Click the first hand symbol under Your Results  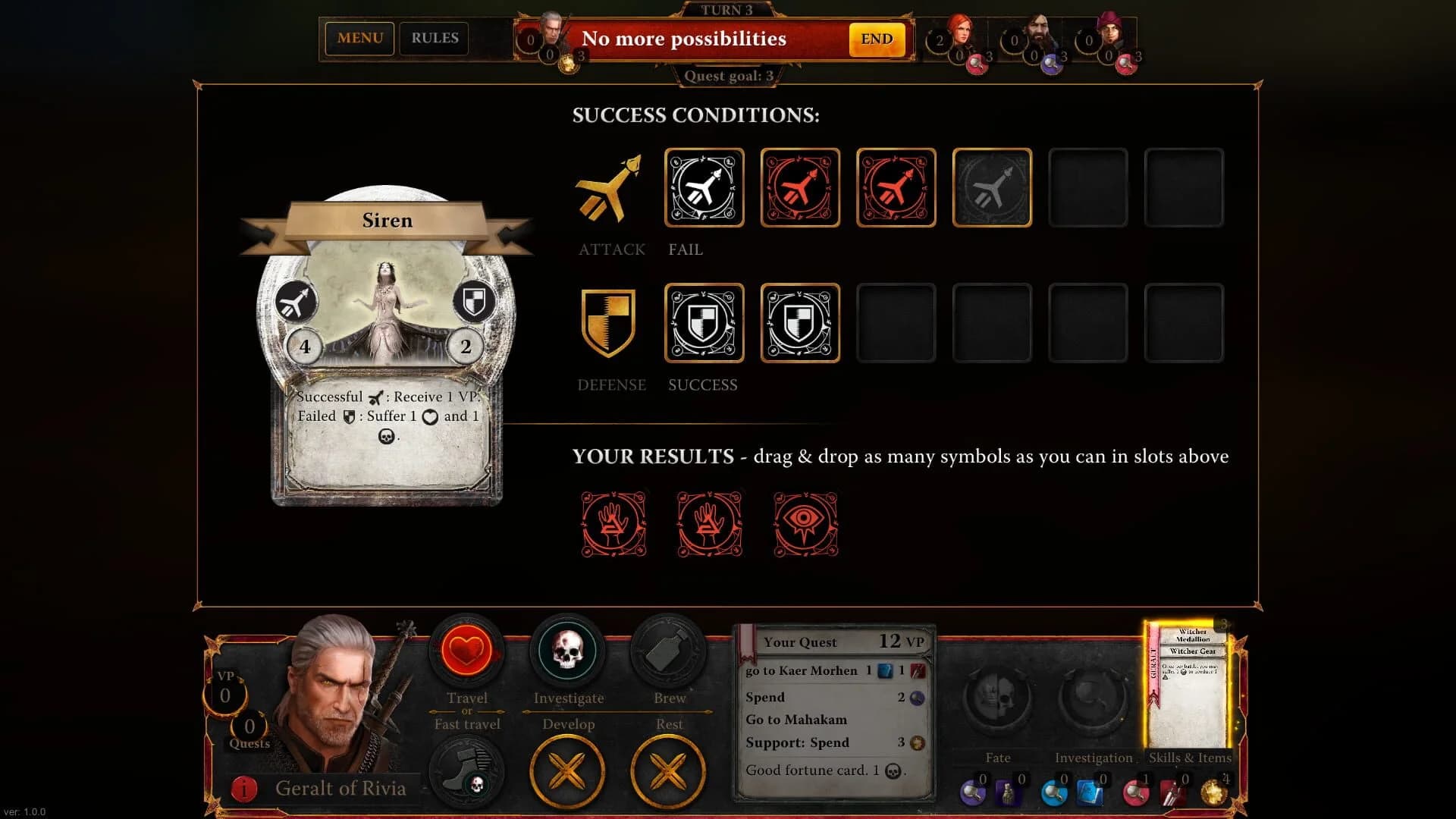pos(613,522)
